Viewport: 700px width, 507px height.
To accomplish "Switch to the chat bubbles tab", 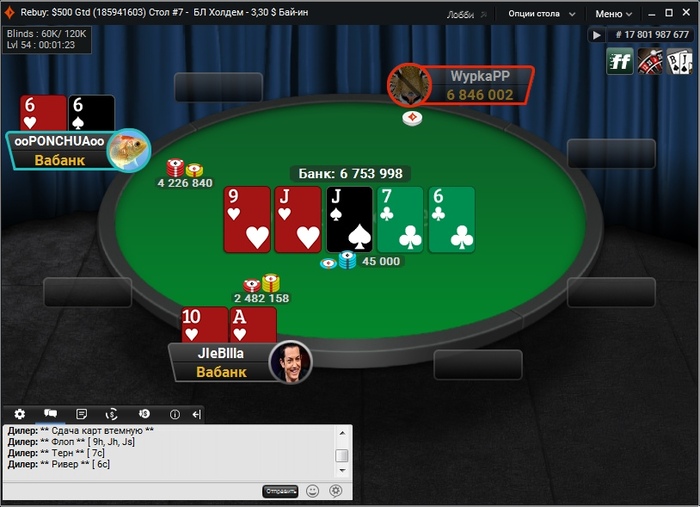I will pos(50,414).
